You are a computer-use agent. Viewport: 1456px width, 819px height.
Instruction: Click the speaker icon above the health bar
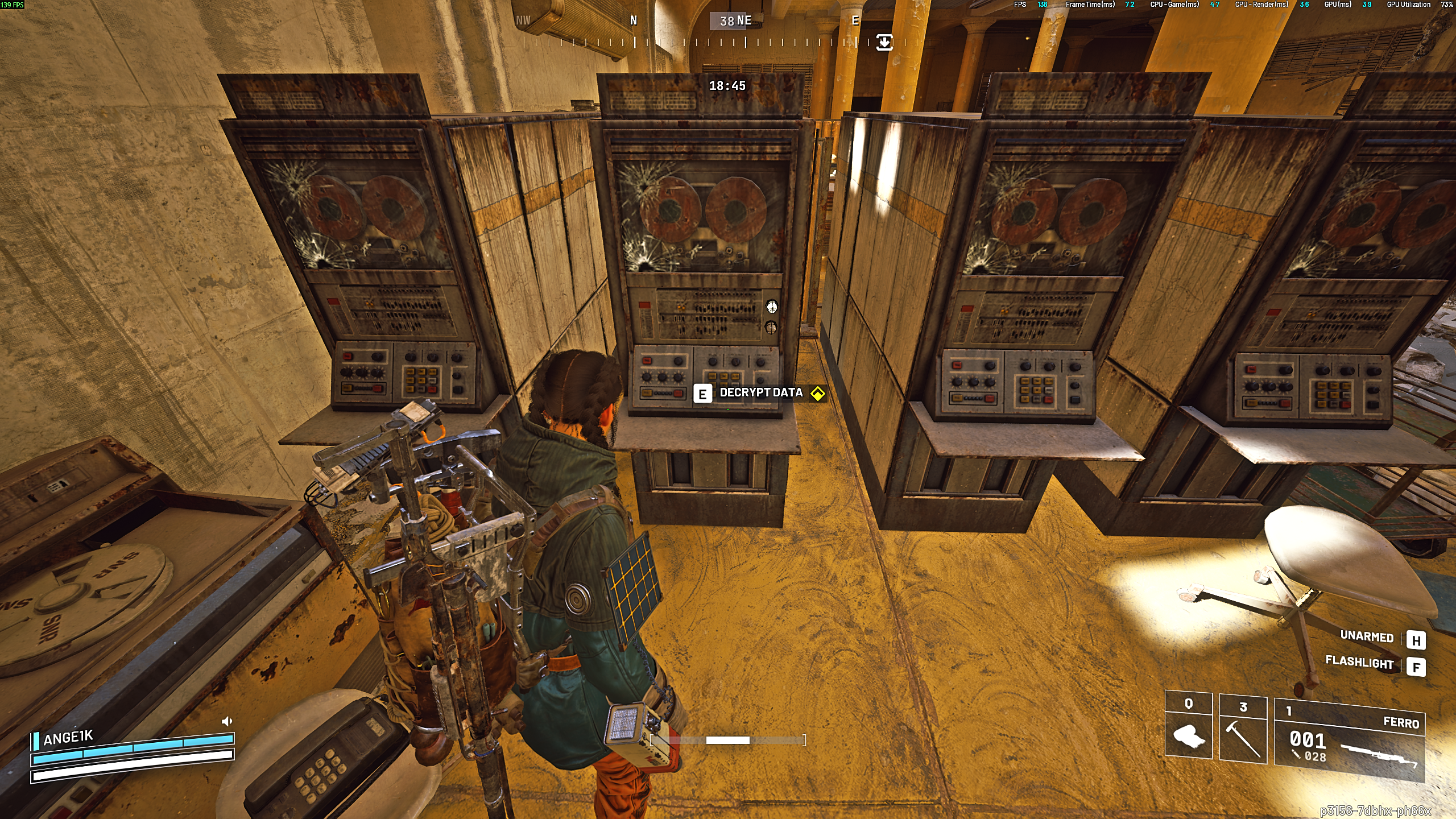[x=226, y=722]
